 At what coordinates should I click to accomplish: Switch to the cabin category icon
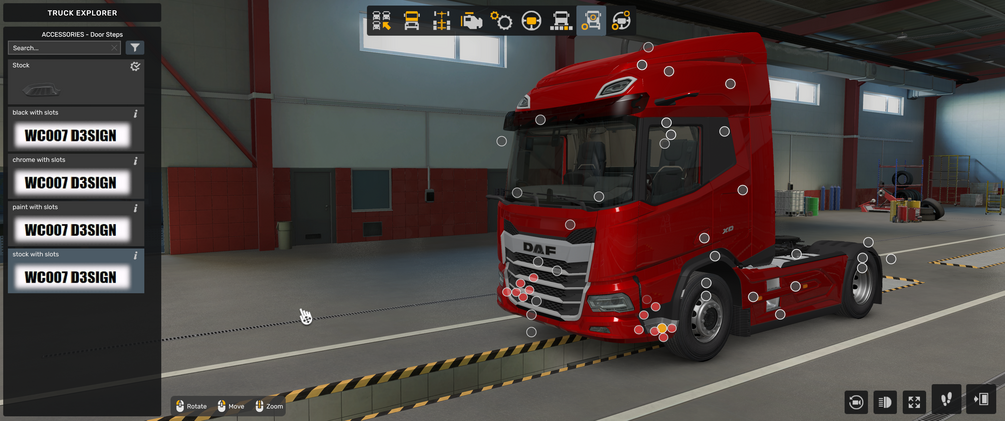pos(411,21)
